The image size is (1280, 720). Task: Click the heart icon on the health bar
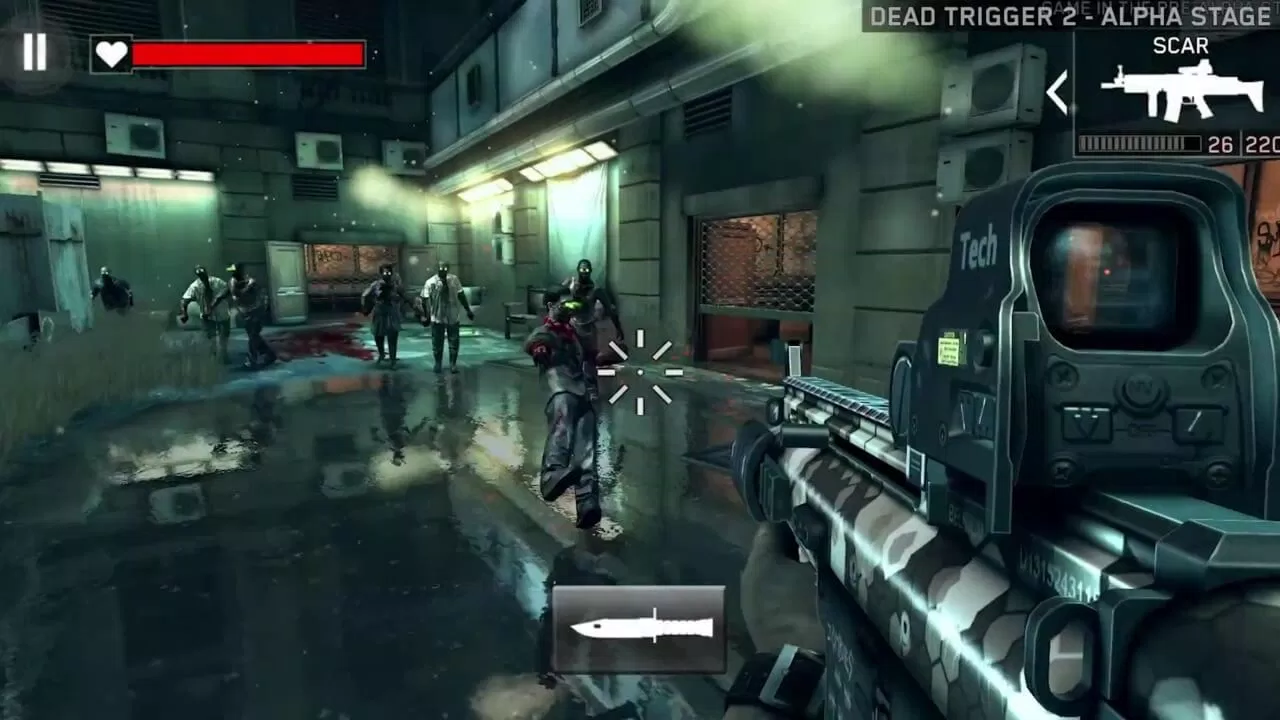[x=110, y=51]
